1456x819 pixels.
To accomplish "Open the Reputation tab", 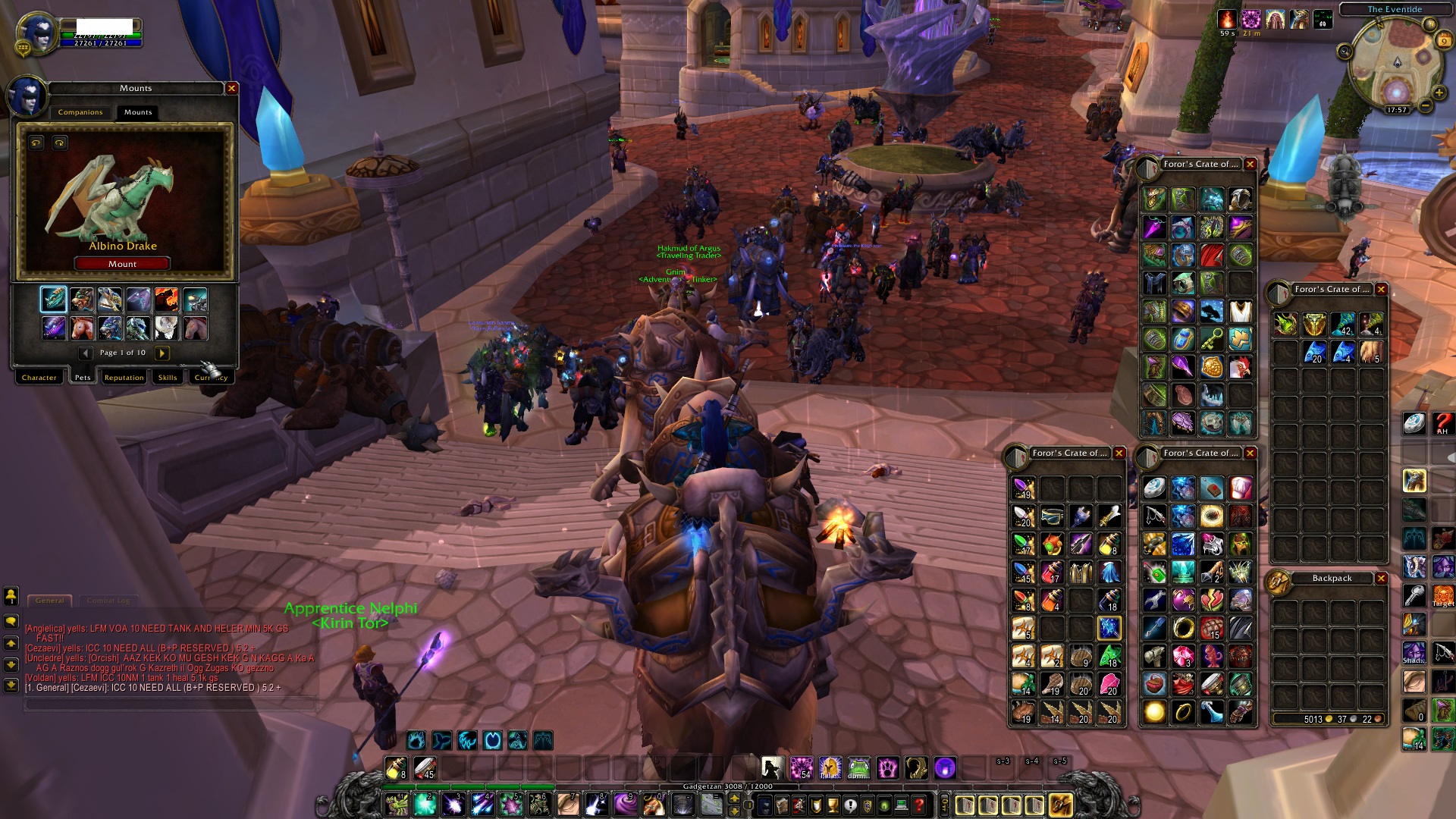I will tap(124, 377).
